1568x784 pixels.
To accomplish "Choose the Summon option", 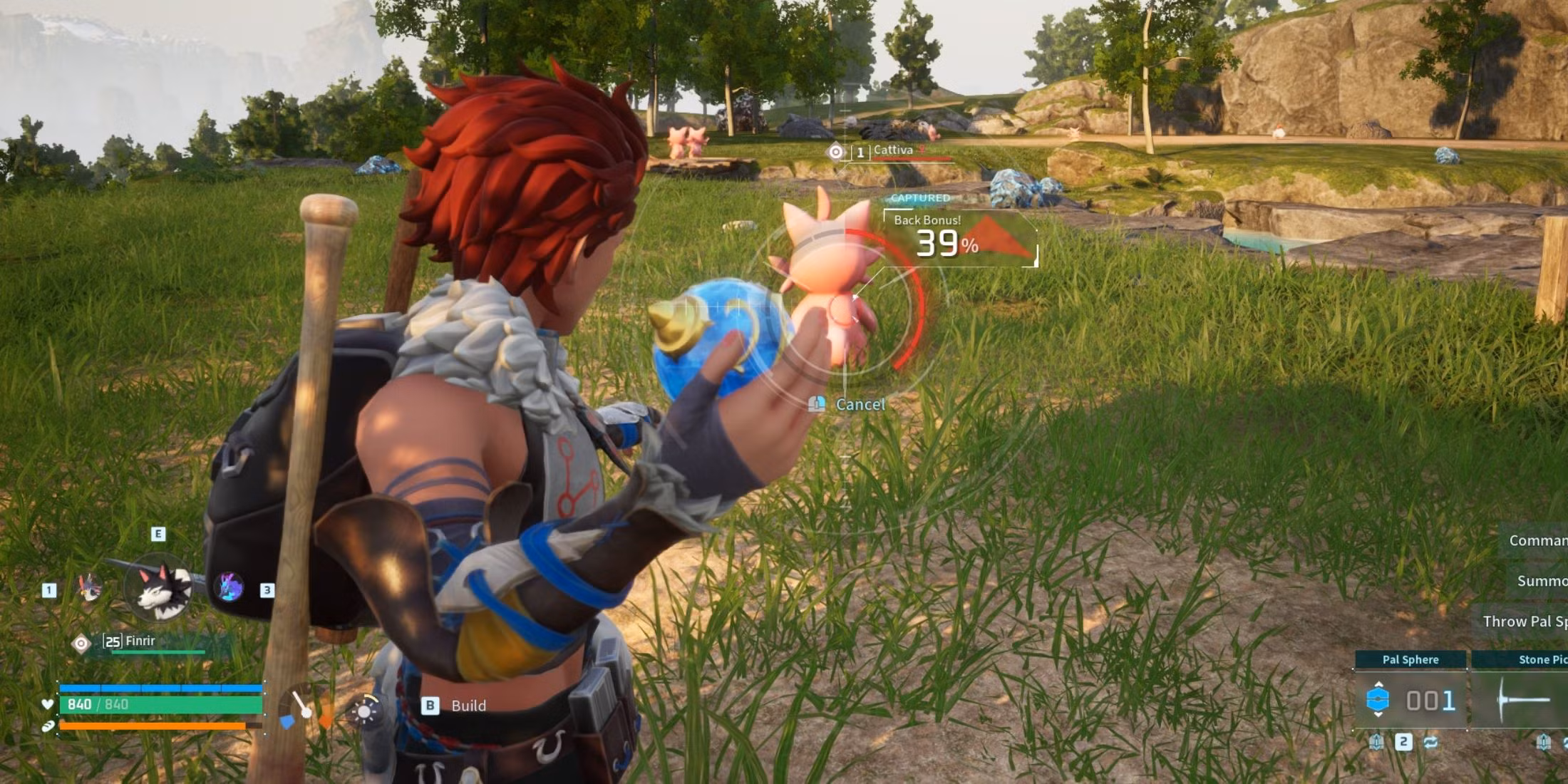I will coord(1541,582).
